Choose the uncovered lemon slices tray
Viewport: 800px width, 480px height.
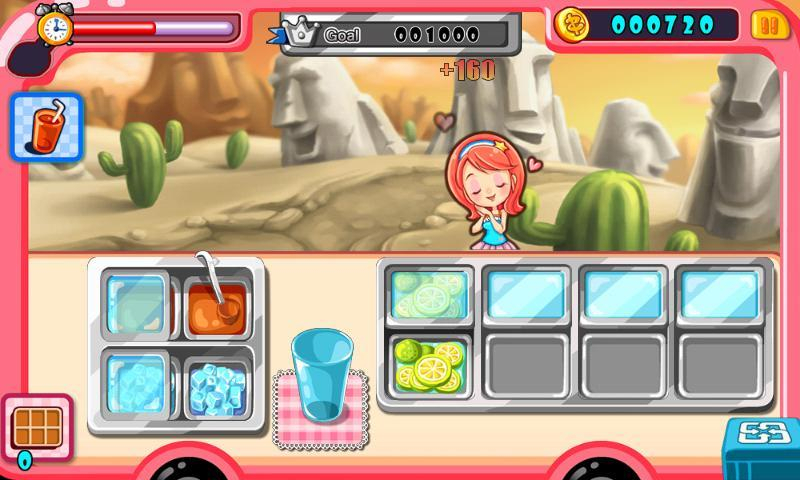[x=430, y=364]
